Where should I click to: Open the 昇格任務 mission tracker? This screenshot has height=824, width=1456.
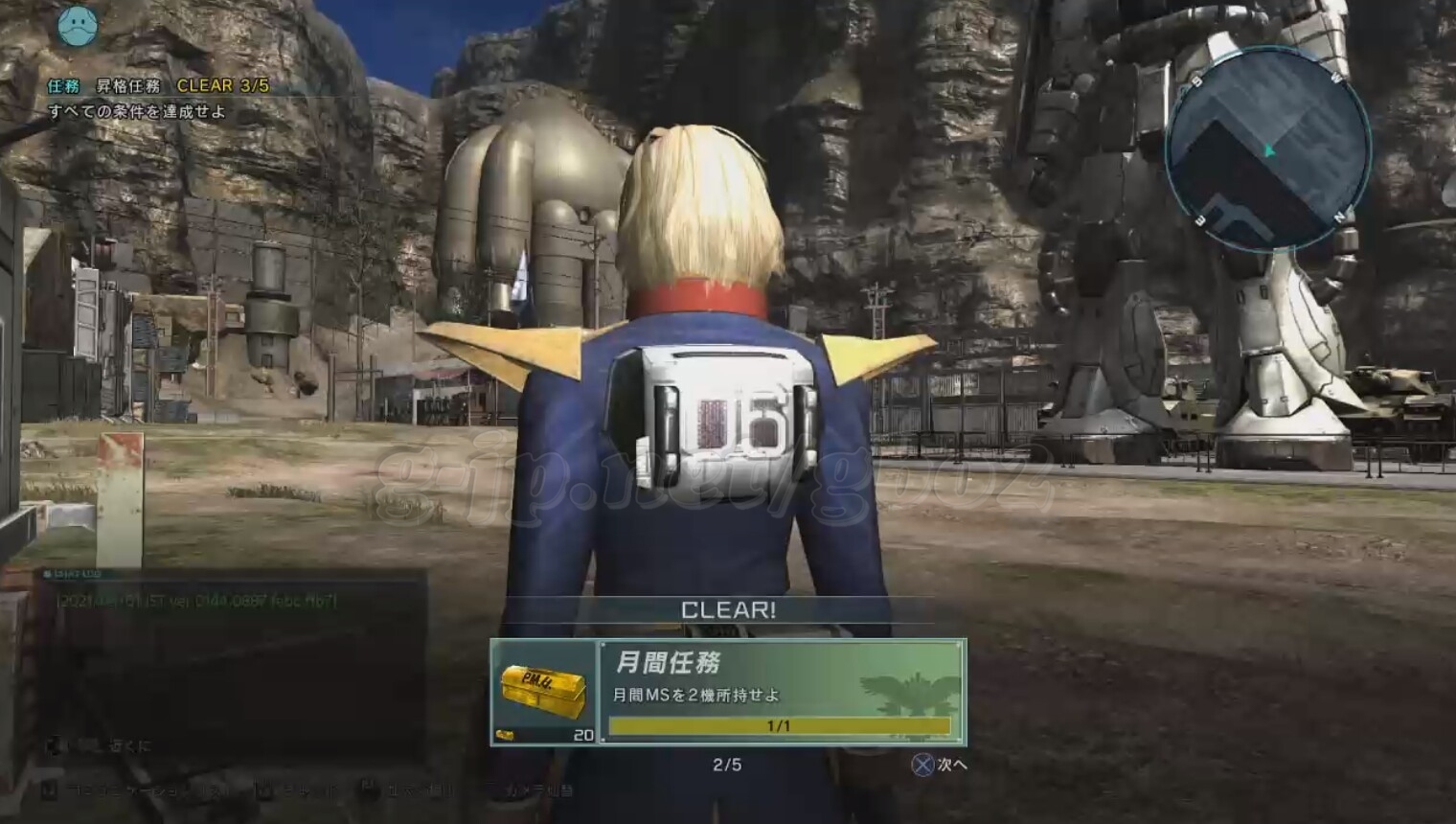159,86
